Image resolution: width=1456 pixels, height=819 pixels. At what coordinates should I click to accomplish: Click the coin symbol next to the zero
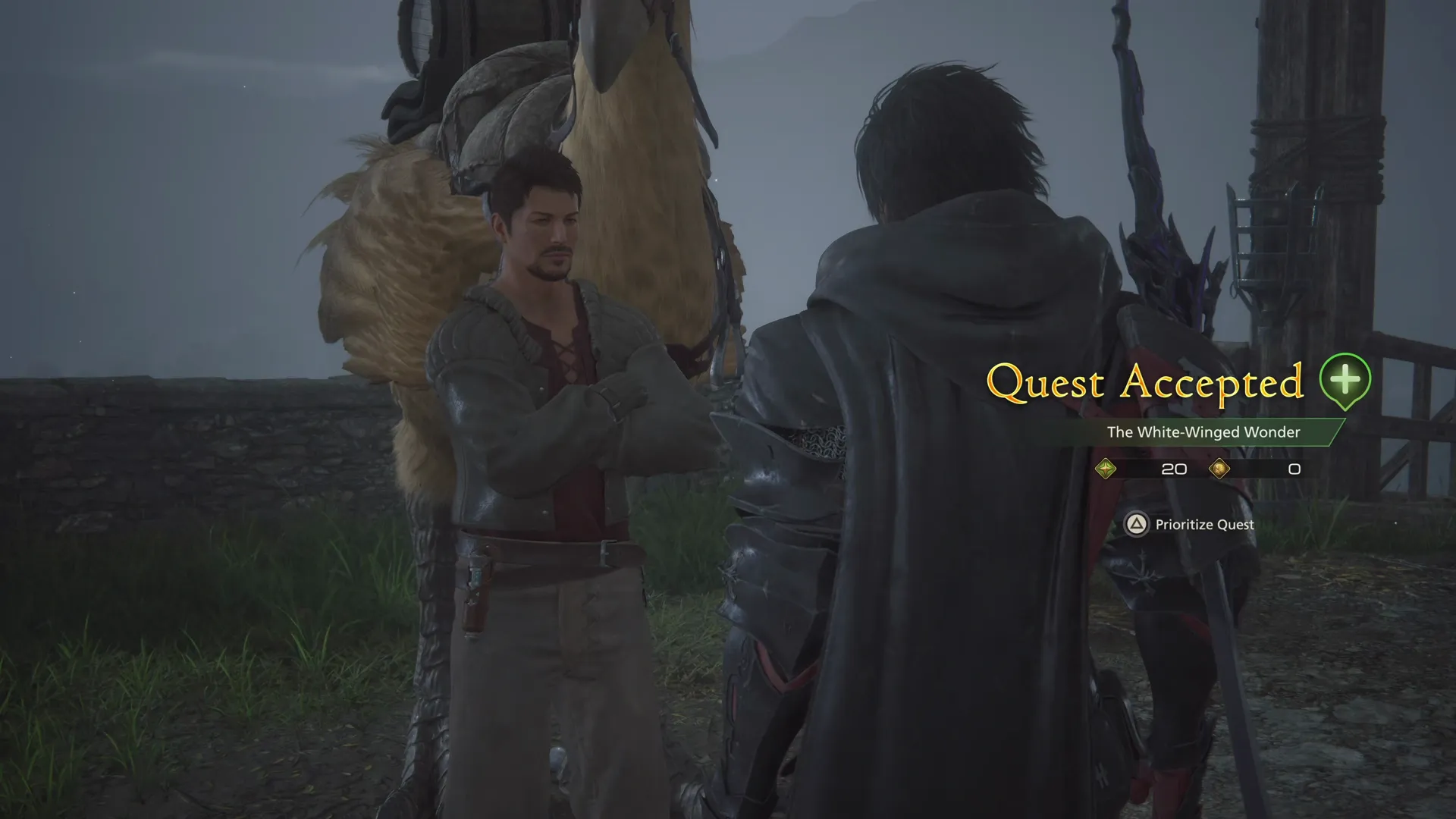tap(1221, 469)
